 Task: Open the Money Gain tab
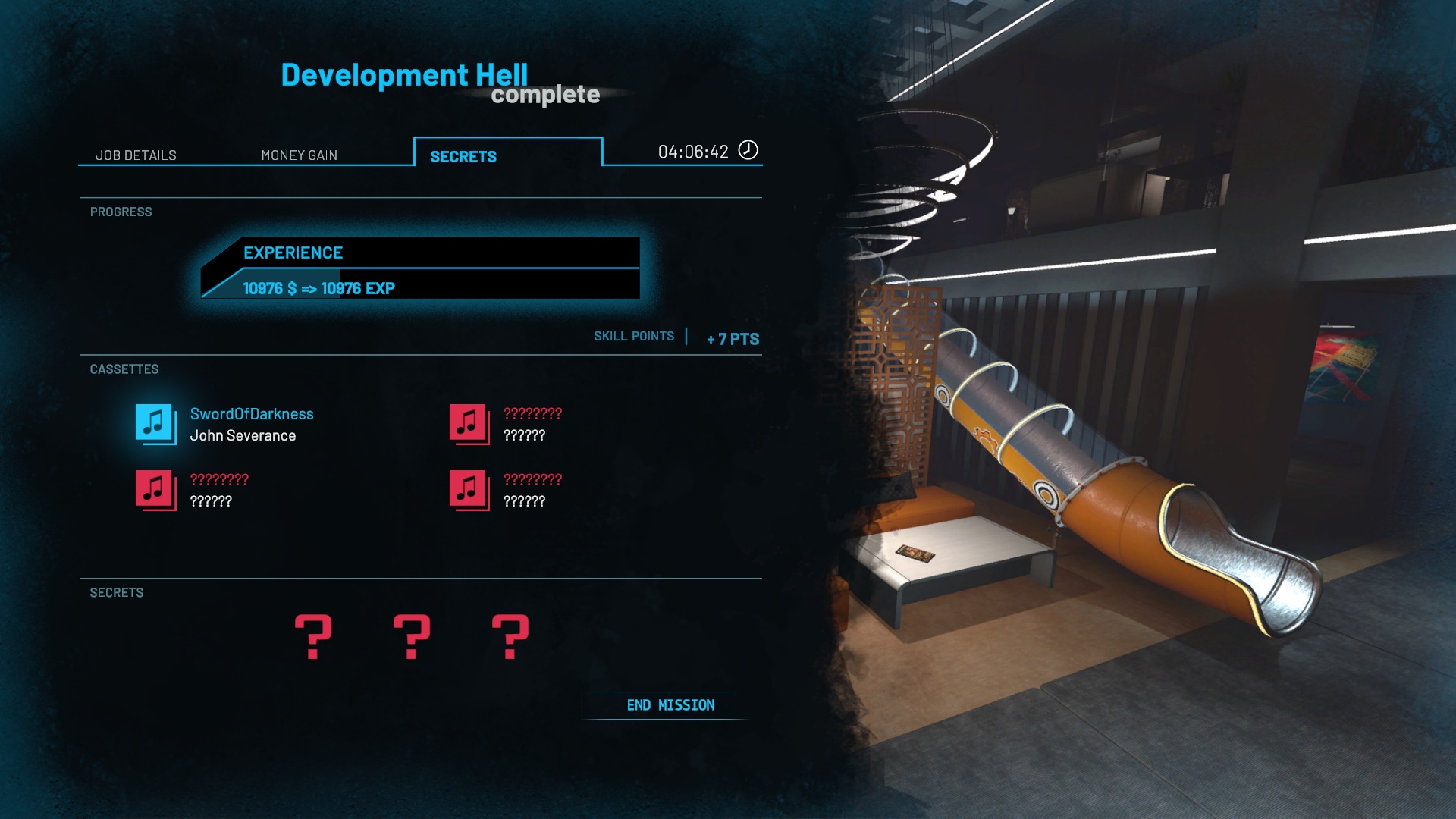[299, 155]
